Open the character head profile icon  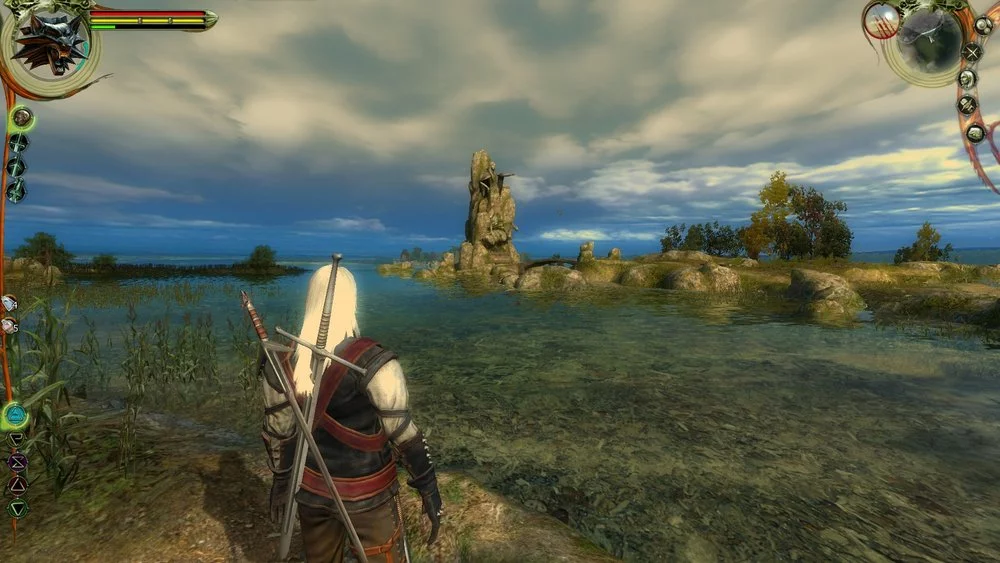point(968,78)
